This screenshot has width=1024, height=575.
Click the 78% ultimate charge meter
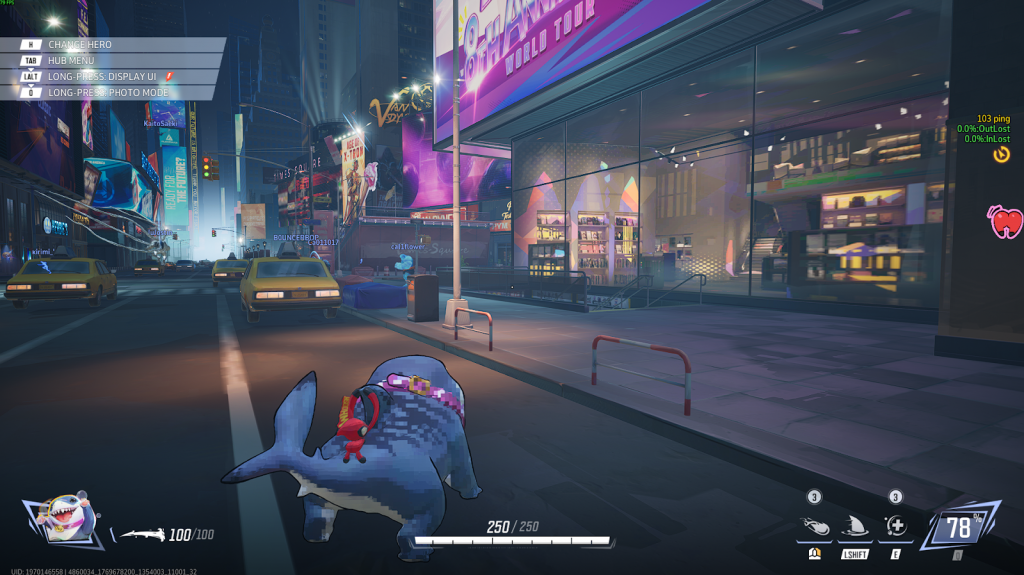[x=959, y=526]
